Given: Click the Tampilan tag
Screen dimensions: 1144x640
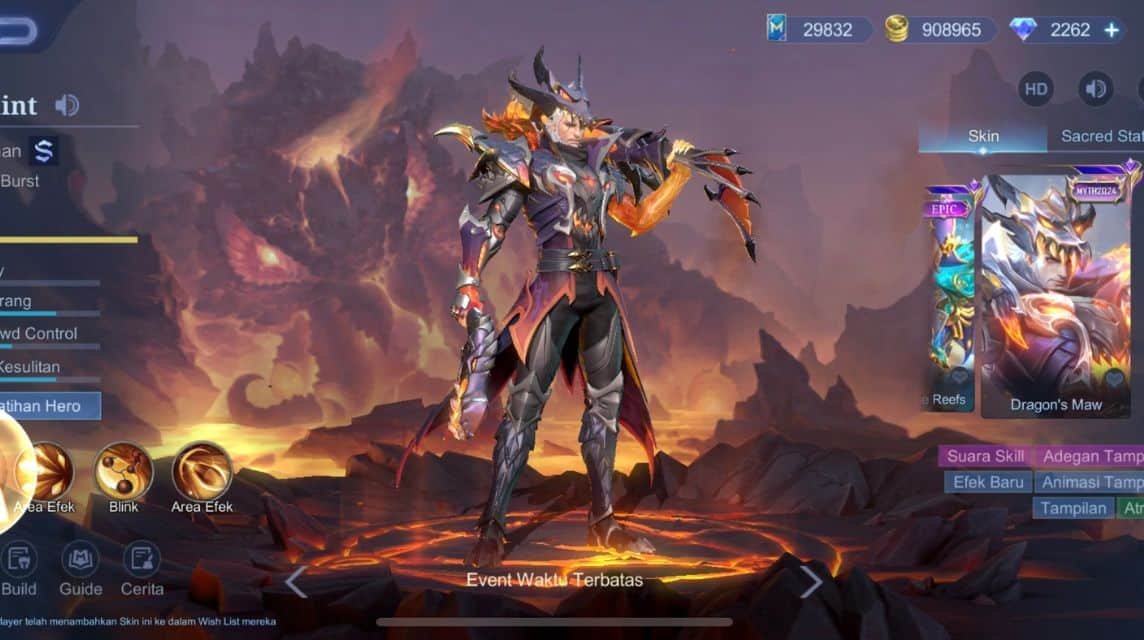Looking at the screenshot, I should [1073, 508].
